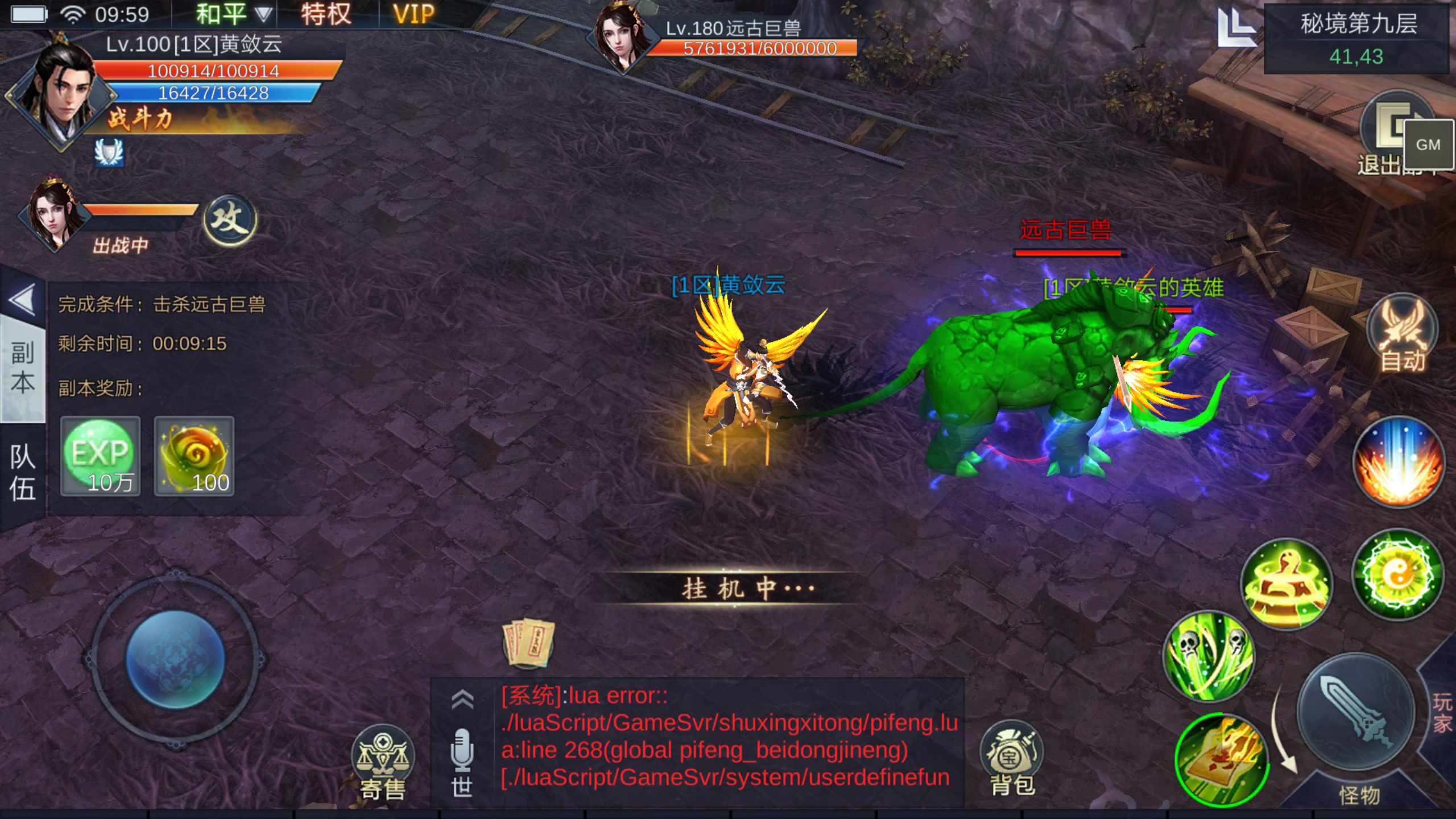This screenshot has width=1456, height=819.
Task: Use the basic sword attack button
Action: tap(1356, 712)
